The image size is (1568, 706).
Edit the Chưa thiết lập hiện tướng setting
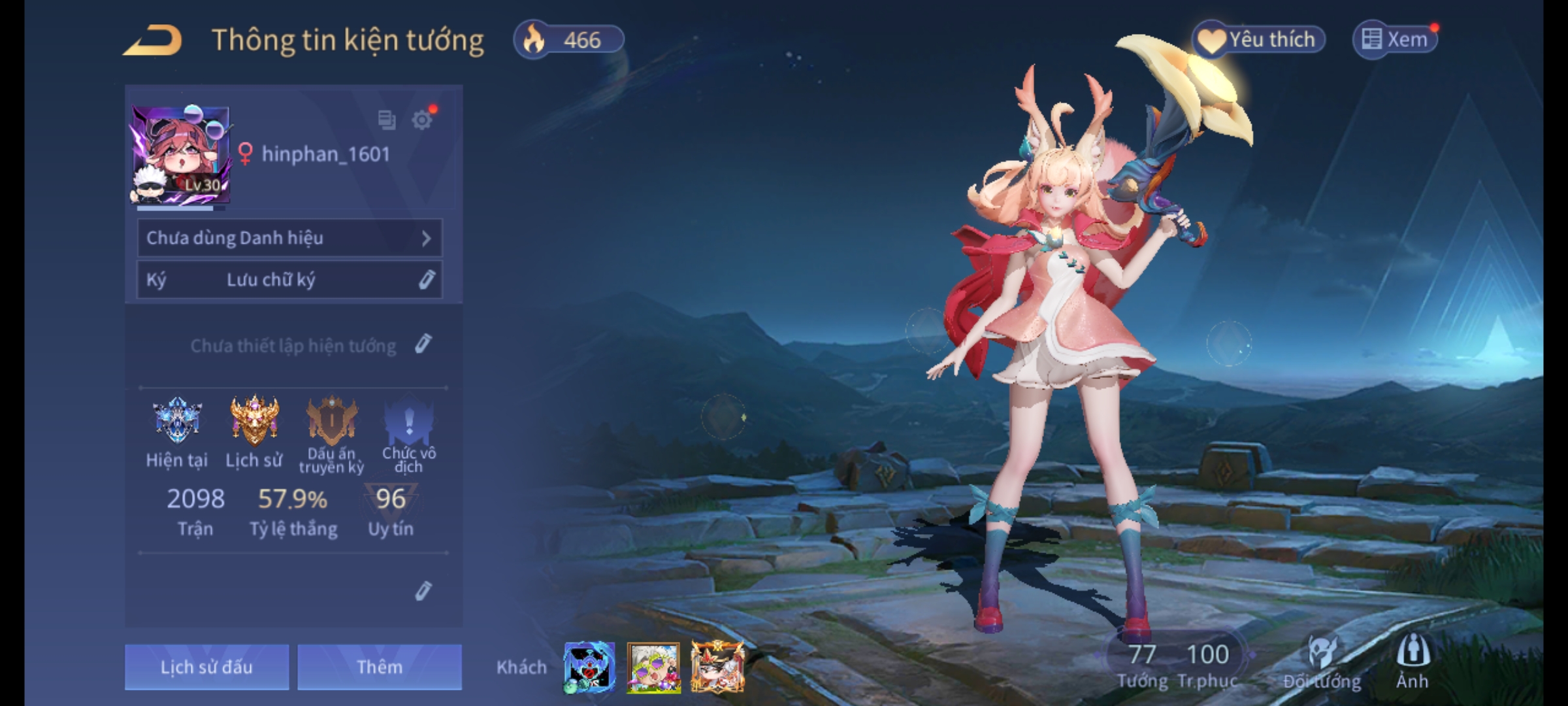click(423, 344)
